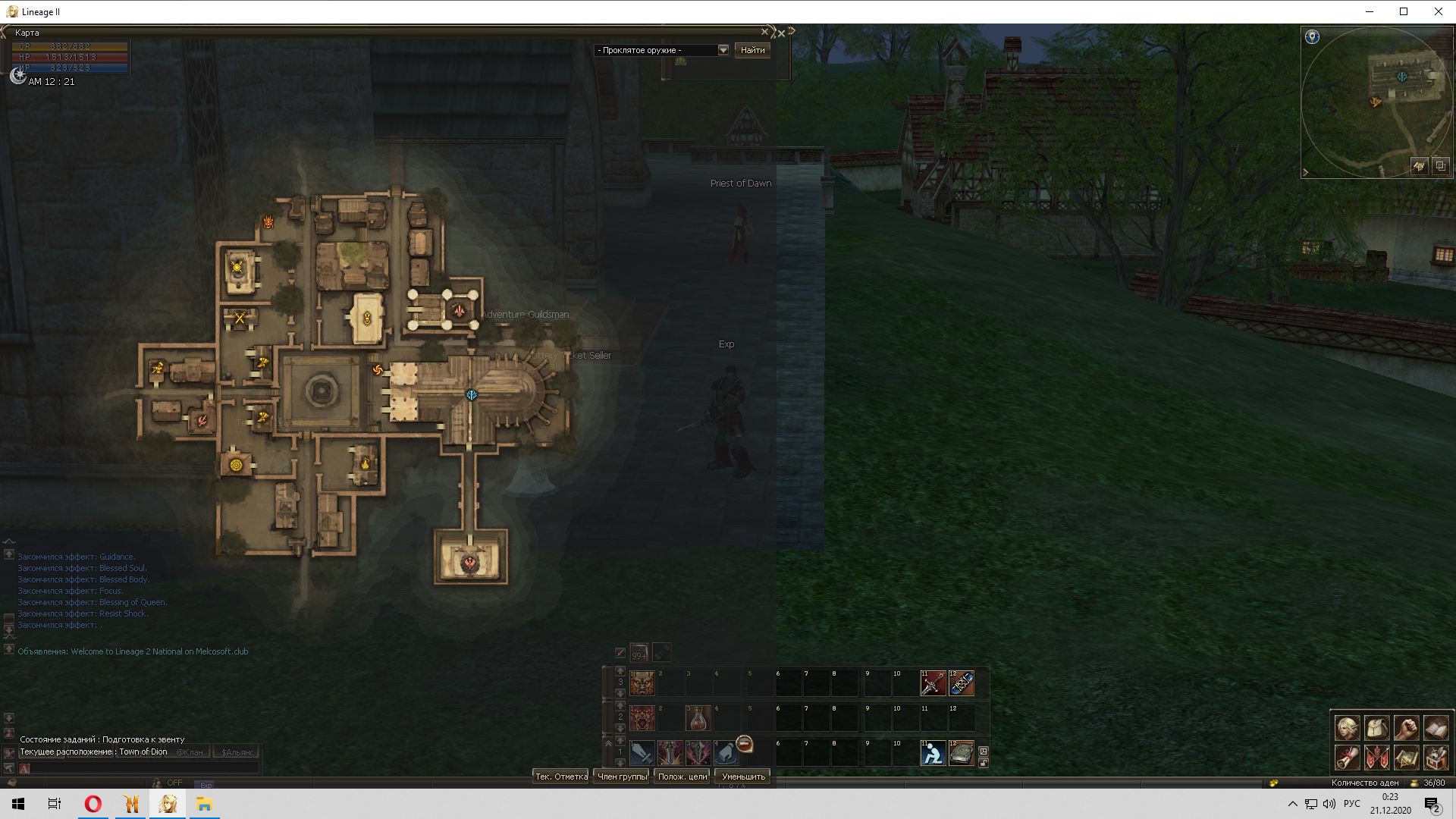The height and width of the screenshot is (819, 1456).
Task: Open the clan banners icon
Action: click(1377, 757)
